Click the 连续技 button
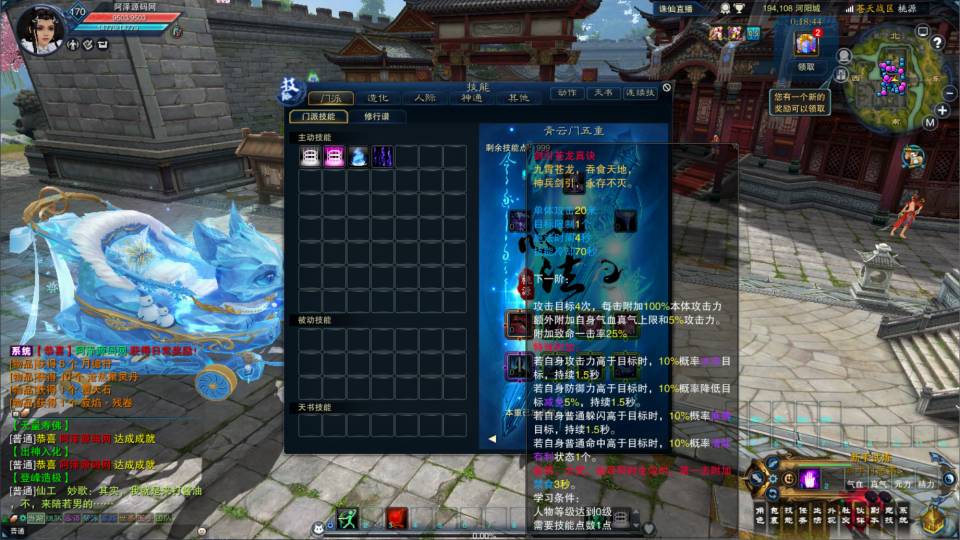The width and height of the screenshot is (960, 540). point(640,93)
